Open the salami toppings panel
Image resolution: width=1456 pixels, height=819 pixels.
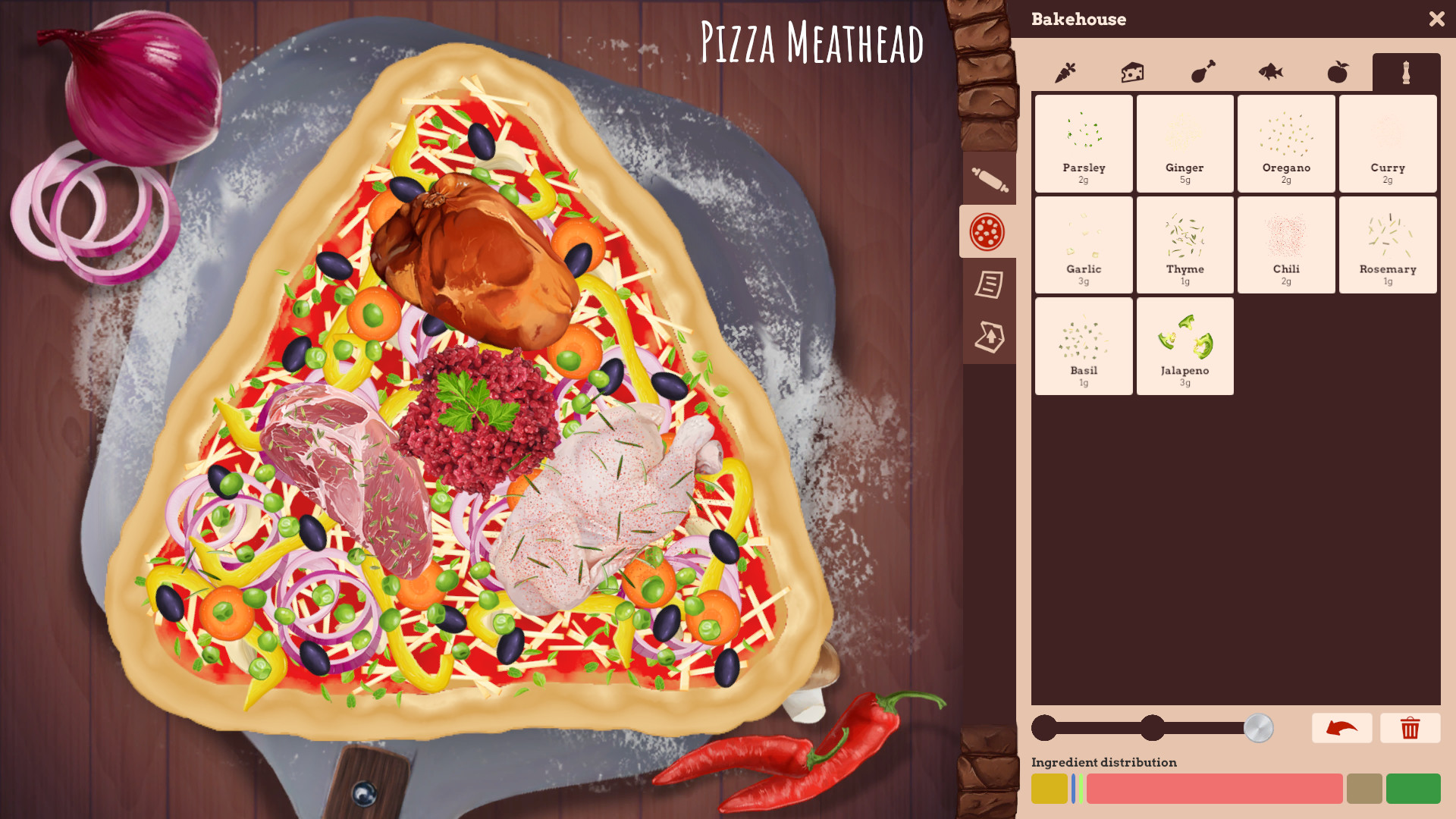point(989,231)
